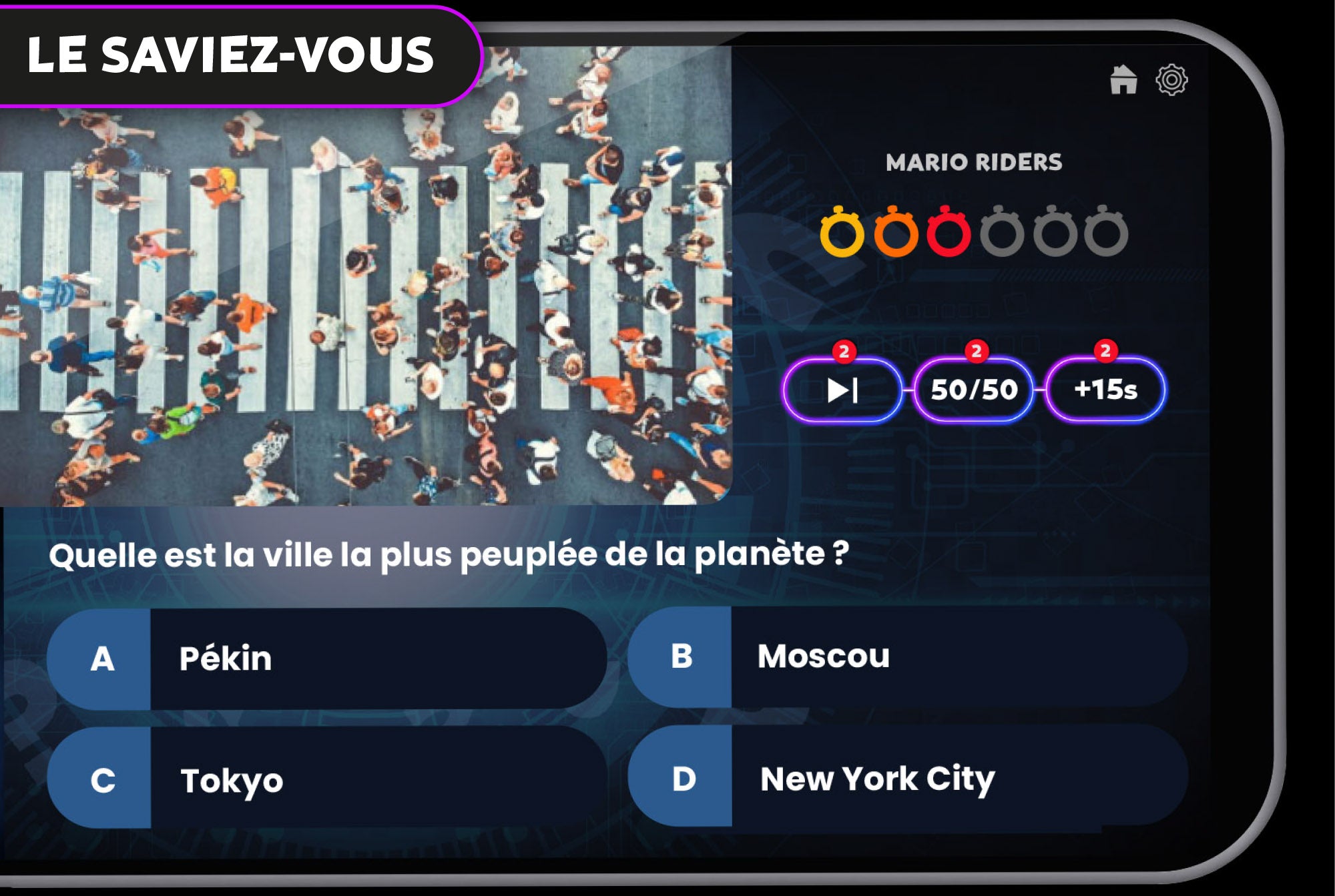
Task: Use the skip question joker
Action: click(842, 390)
